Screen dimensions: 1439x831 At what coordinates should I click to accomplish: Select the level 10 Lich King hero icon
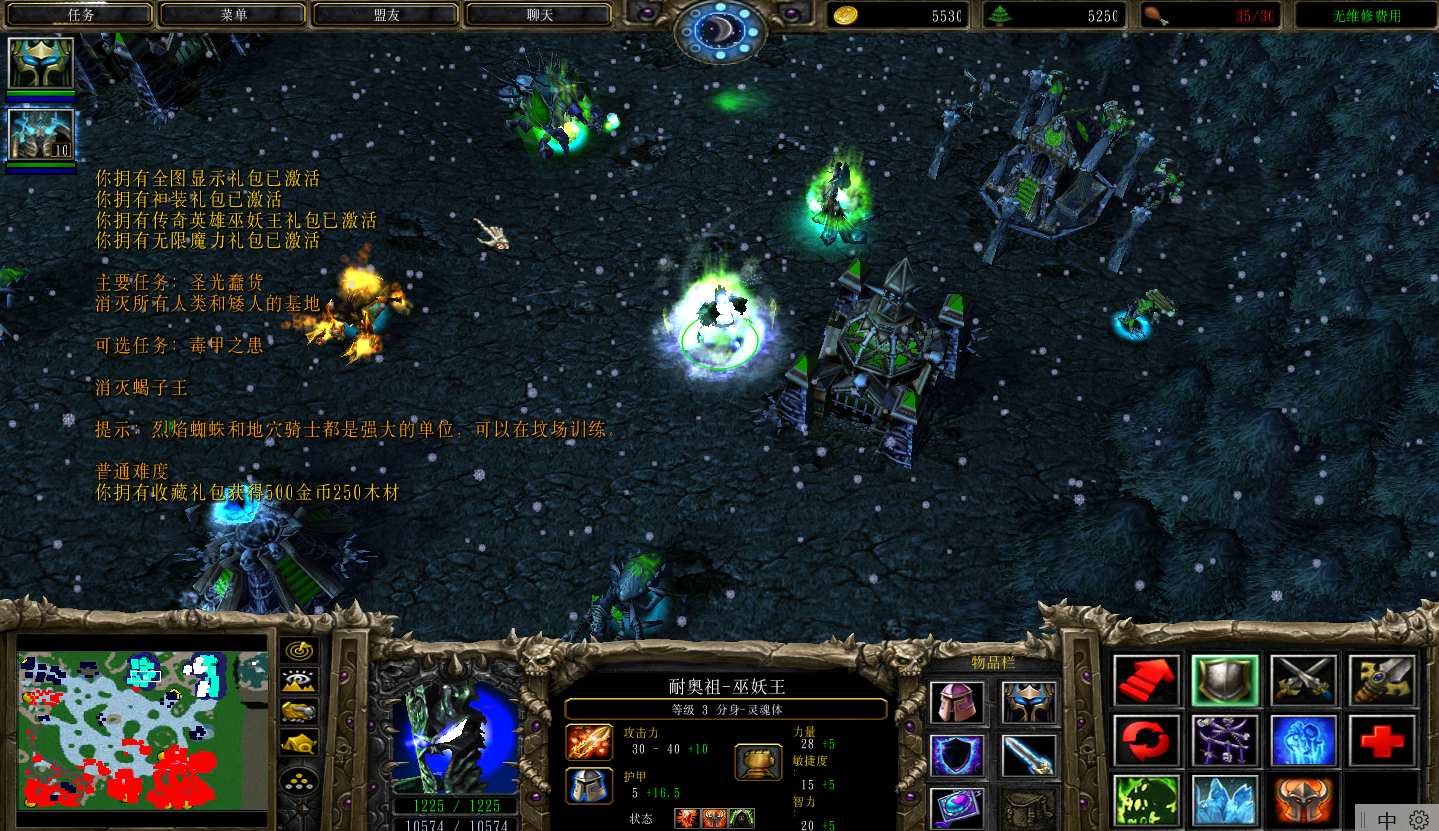(41, 135)
